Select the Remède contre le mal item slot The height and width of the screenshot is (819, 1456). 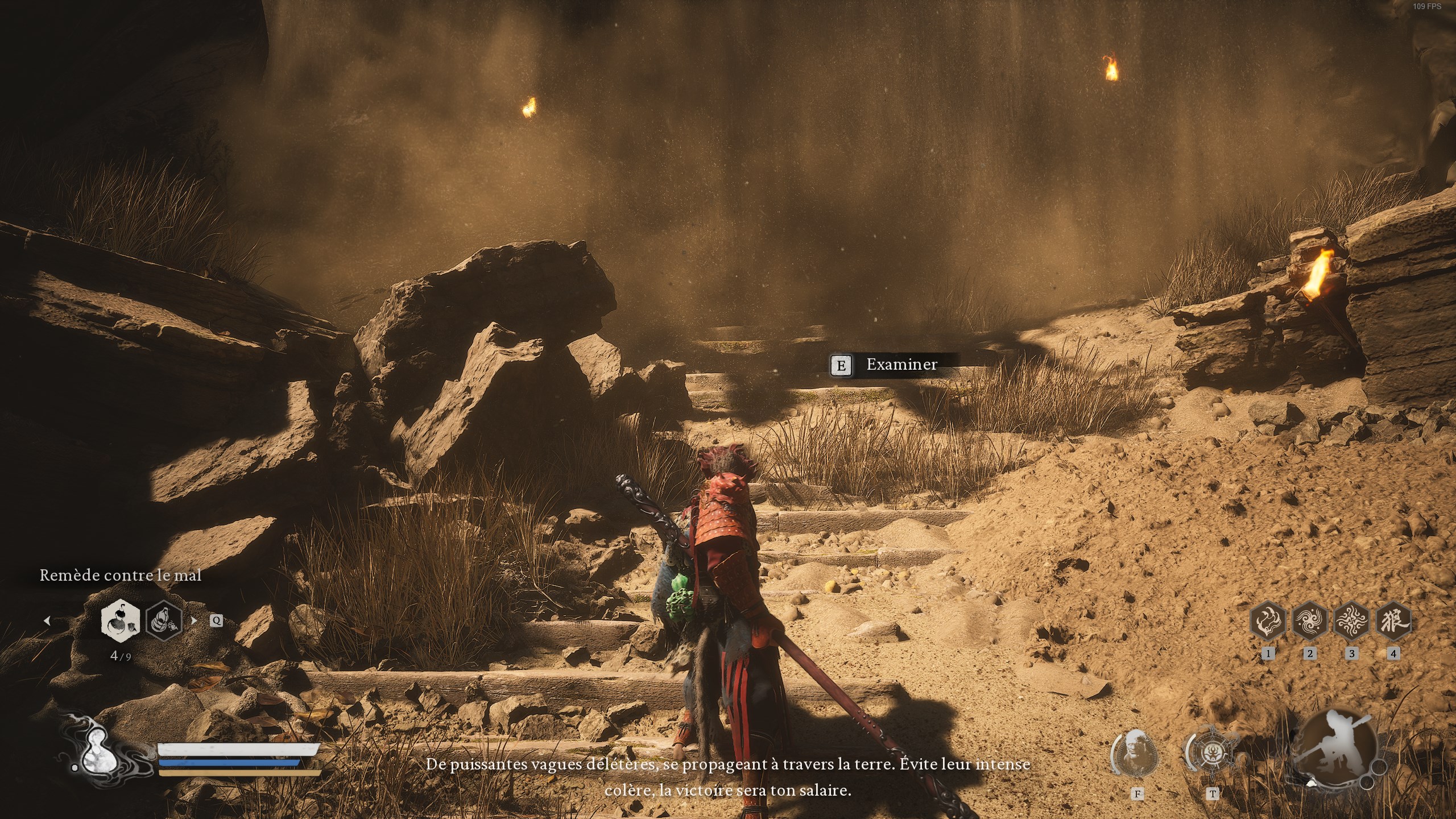coord(121,620)
